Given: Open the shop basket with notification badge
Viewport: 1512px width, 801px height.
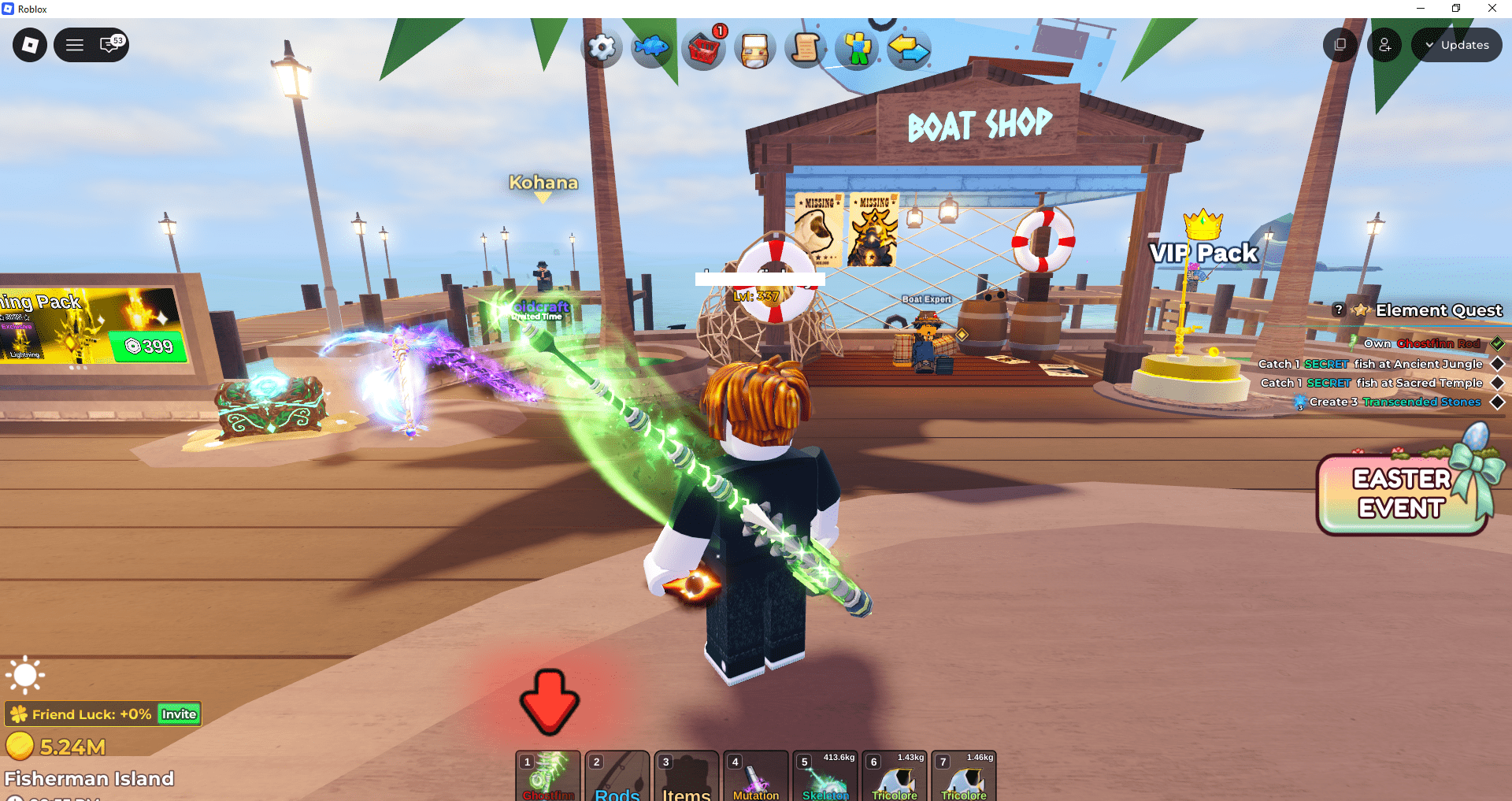Looking at the screenshot, I should 703,48.
